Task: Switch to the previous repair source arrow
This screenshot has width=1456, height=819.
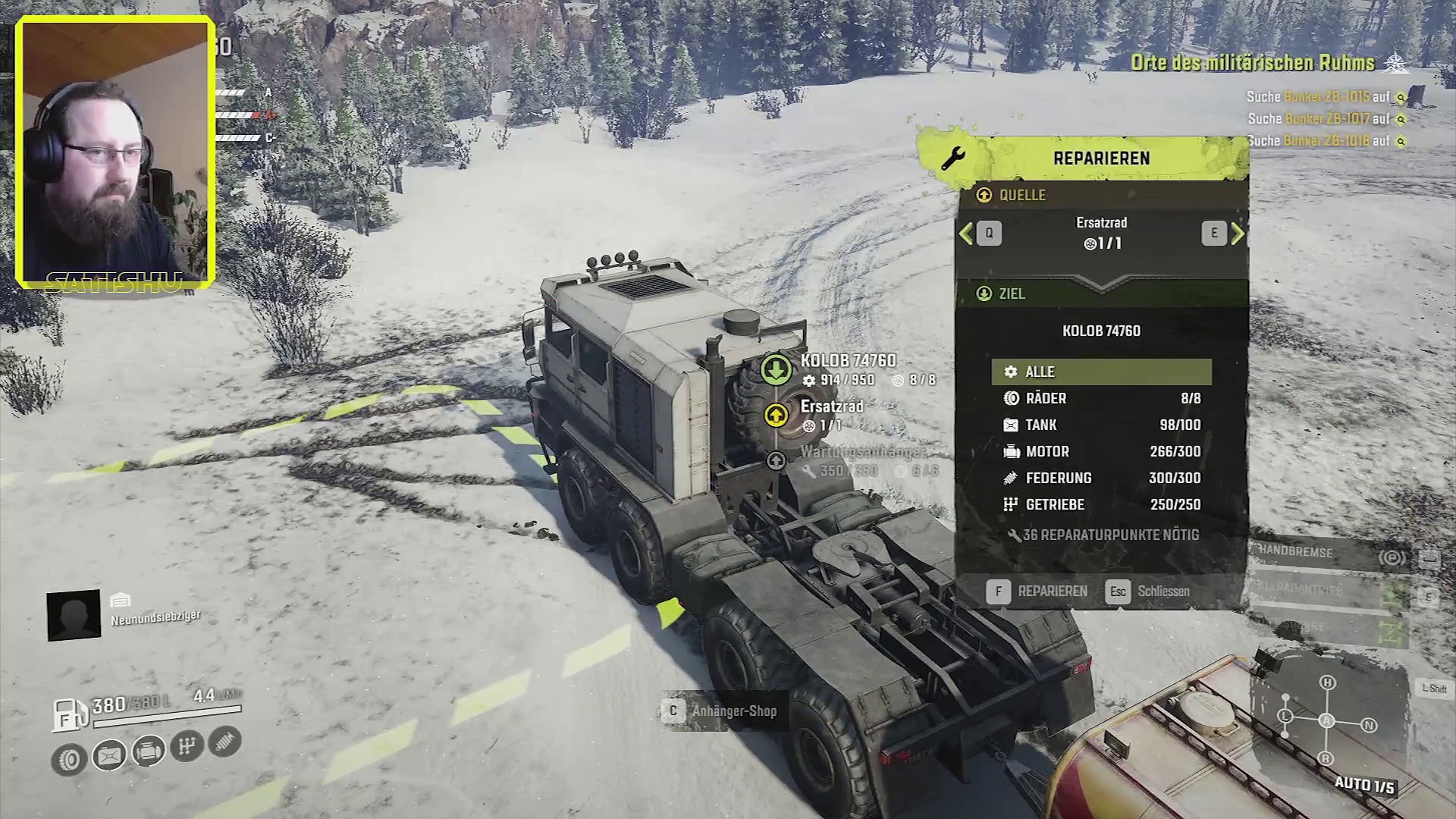Action: [967, 234]
